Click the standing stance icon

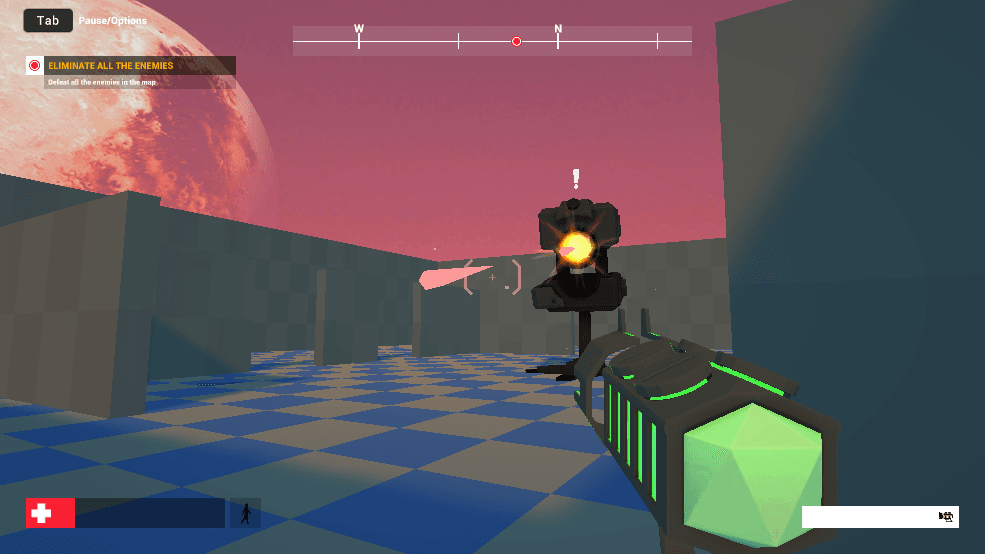245,513
